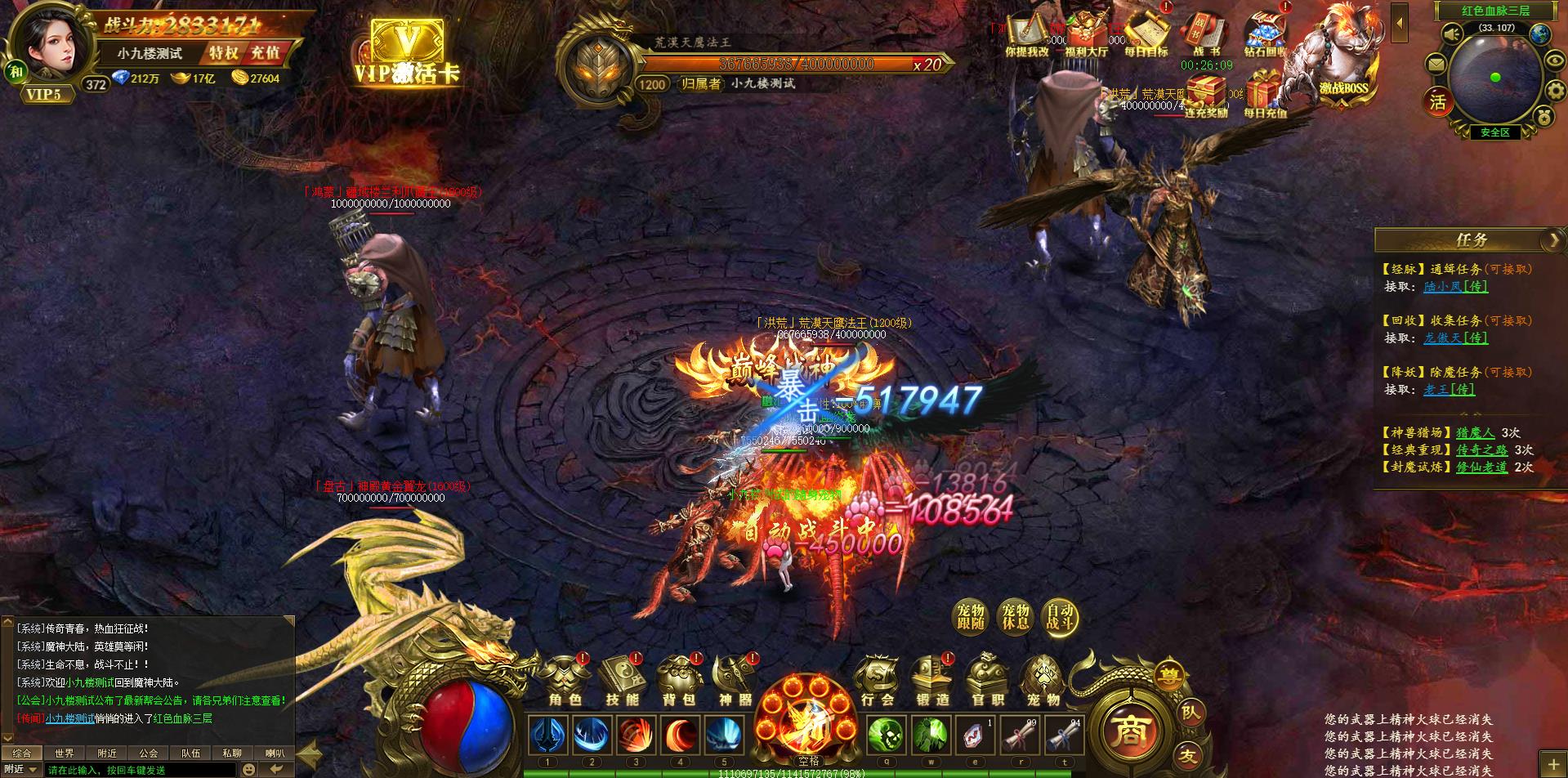Click the 充值 recharge button

coord(265,53)
